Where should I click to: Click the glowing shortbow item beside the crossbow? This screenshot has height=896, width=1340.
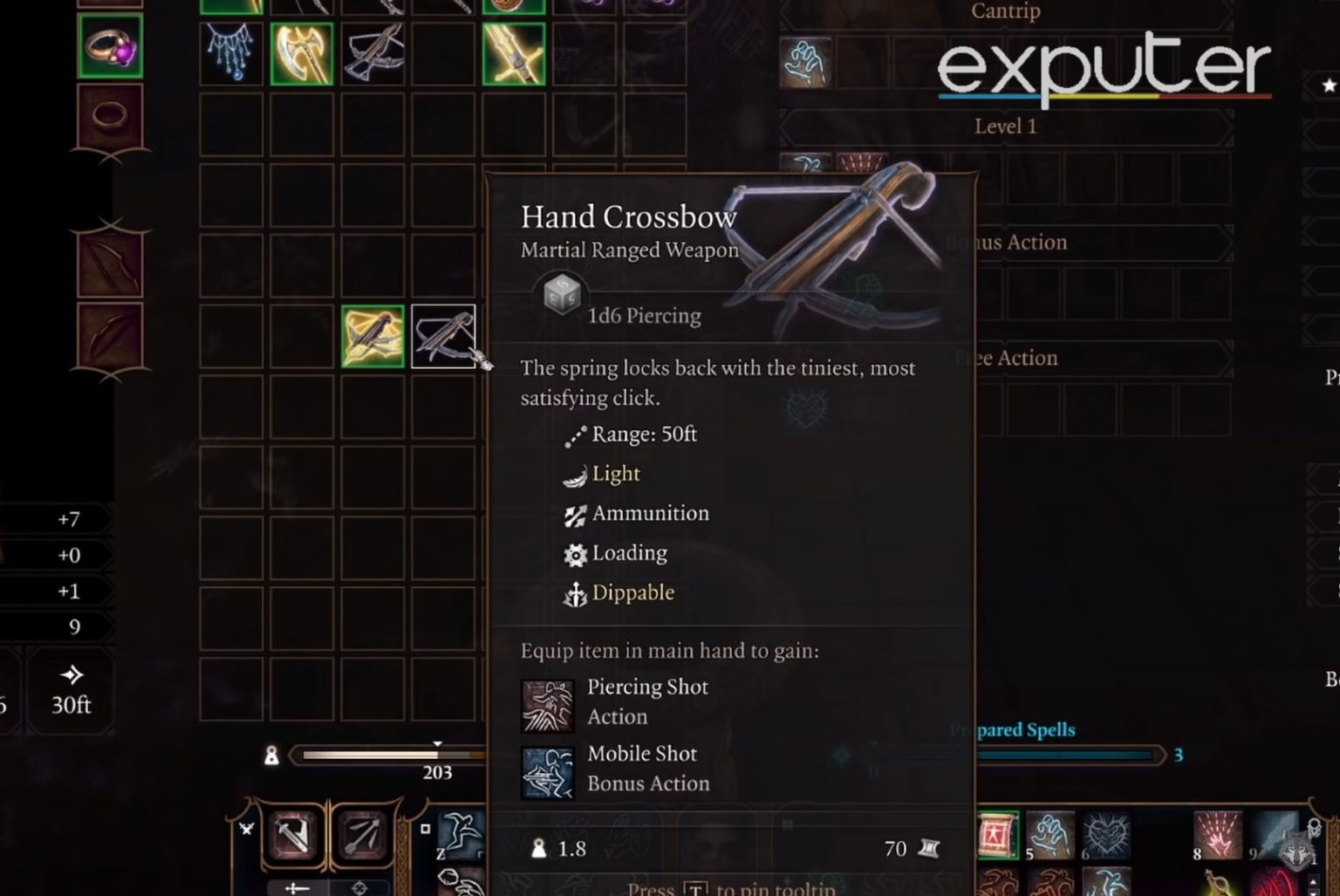(x=373, y=336)
